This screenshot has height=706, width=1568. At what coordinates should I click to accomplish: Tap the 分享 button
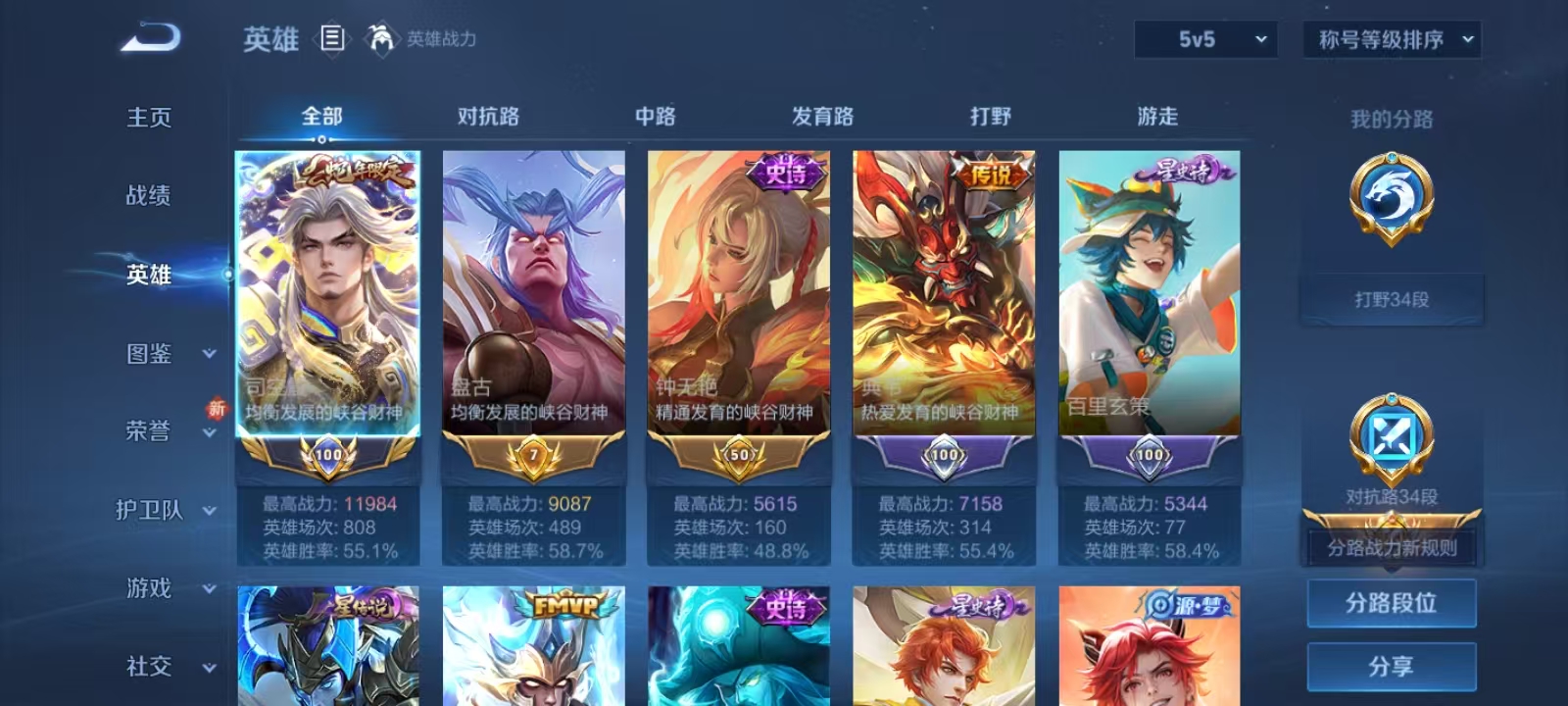(x=1391, y=665)
